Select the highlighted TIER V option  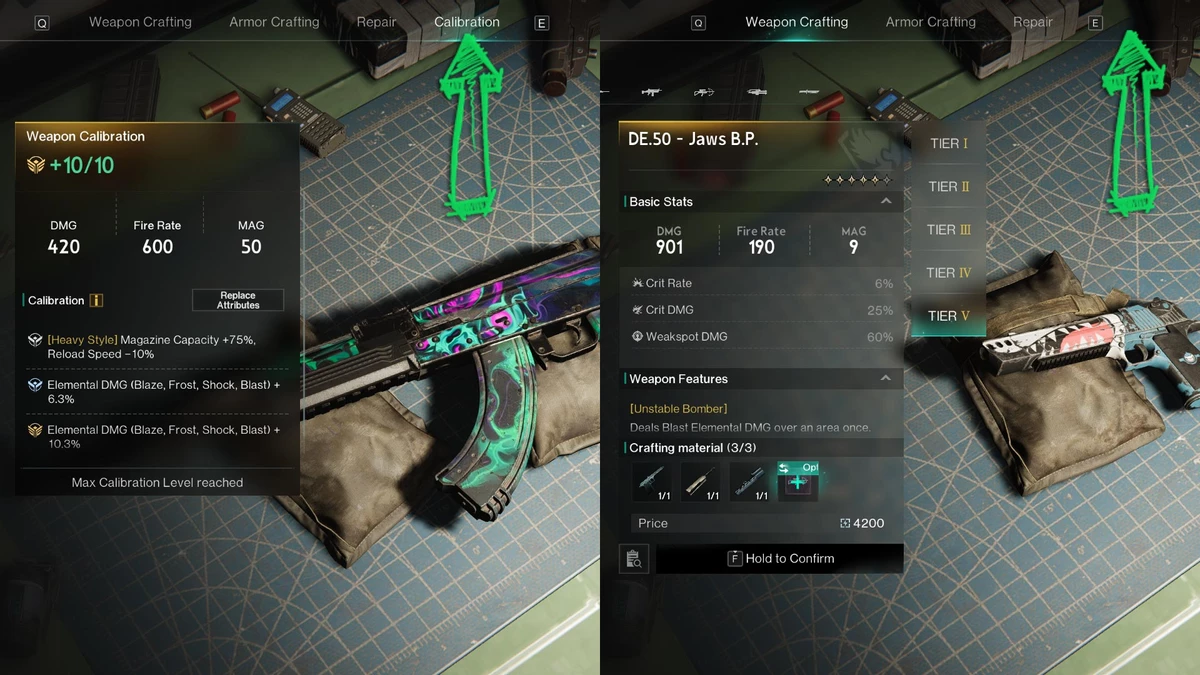(x=948, y=315)
